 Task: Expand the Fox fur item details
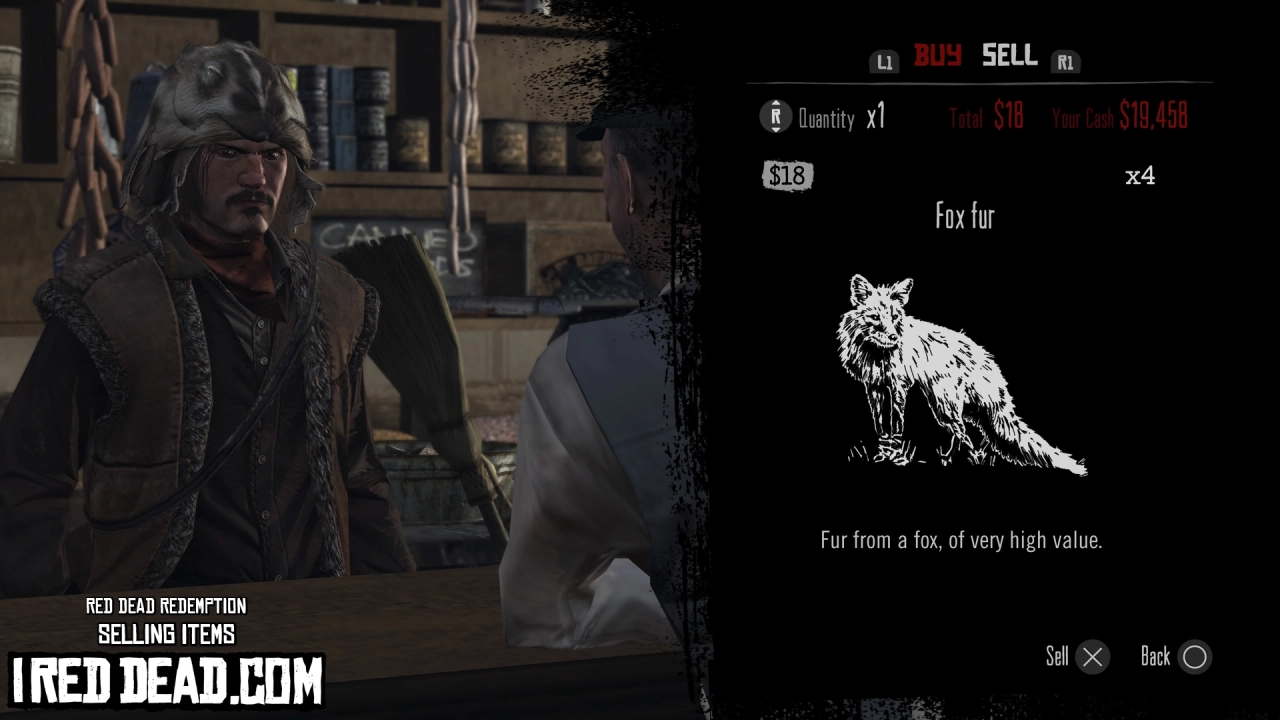coord(963,217)
